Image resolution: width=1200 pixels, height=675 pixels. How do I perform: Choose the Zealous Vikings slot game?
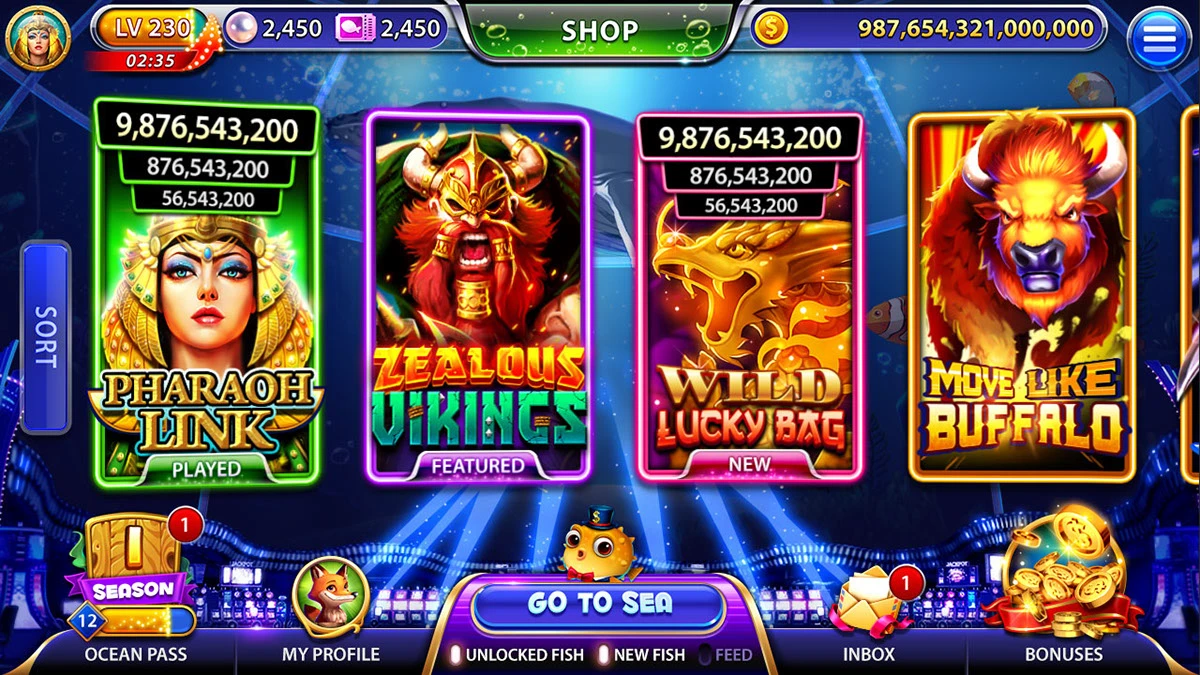[x=477, y=300]
